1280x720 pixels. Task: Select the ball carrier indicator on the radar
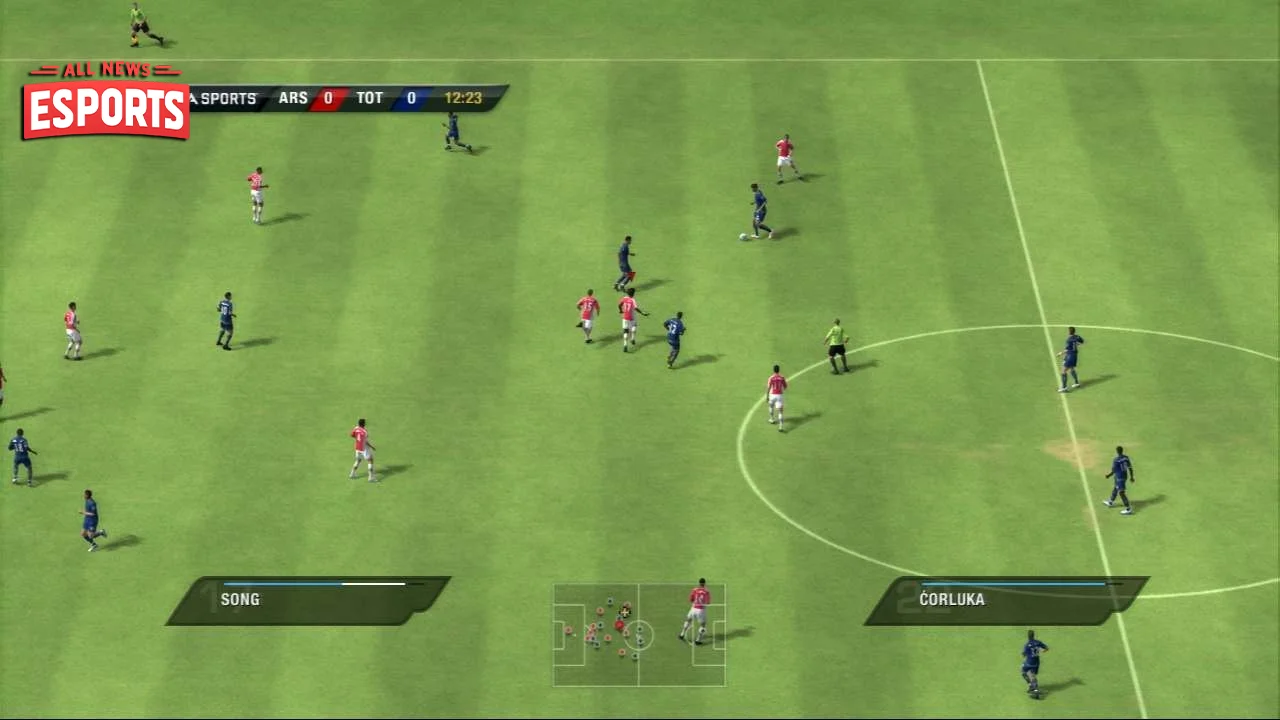(x=625, y=612)
